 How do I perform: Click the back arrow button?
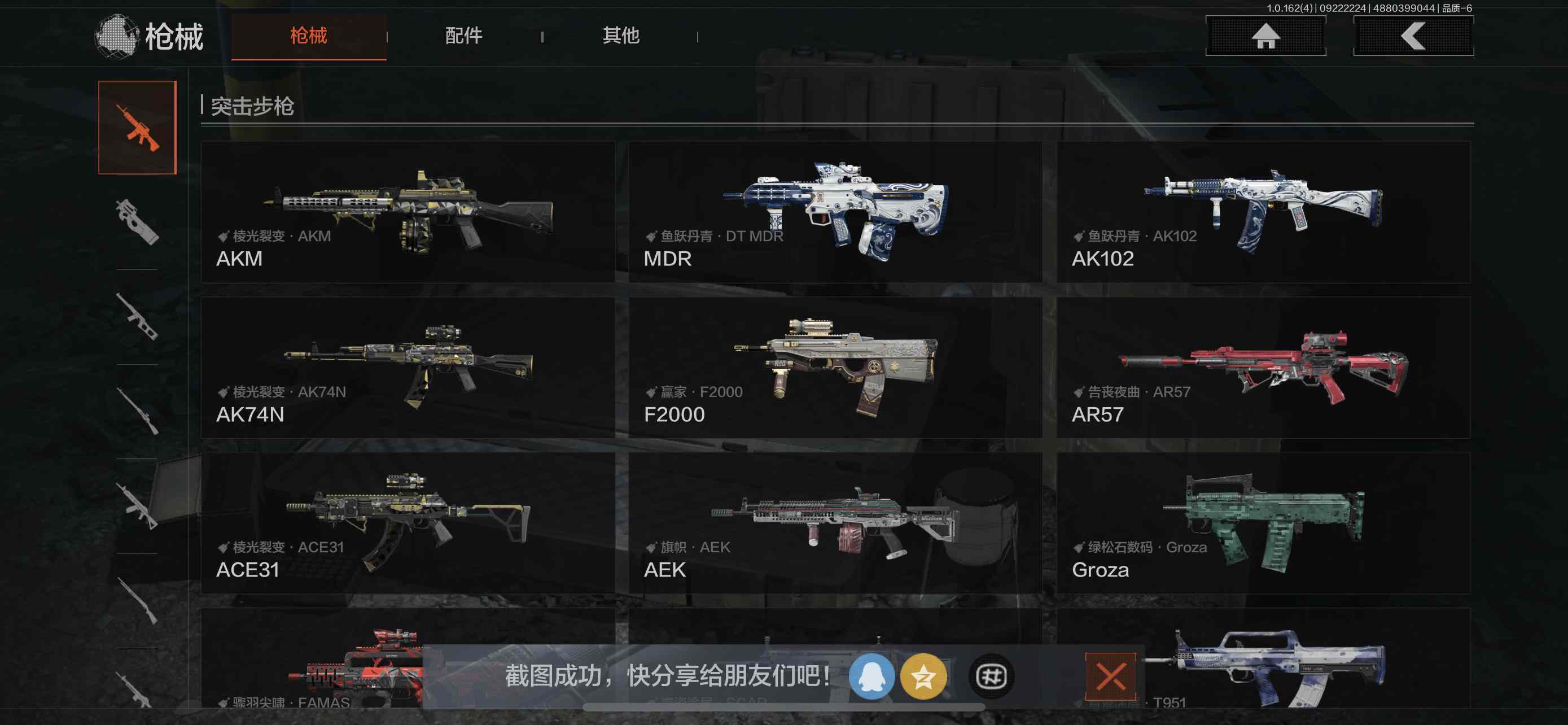point(1413,36)
